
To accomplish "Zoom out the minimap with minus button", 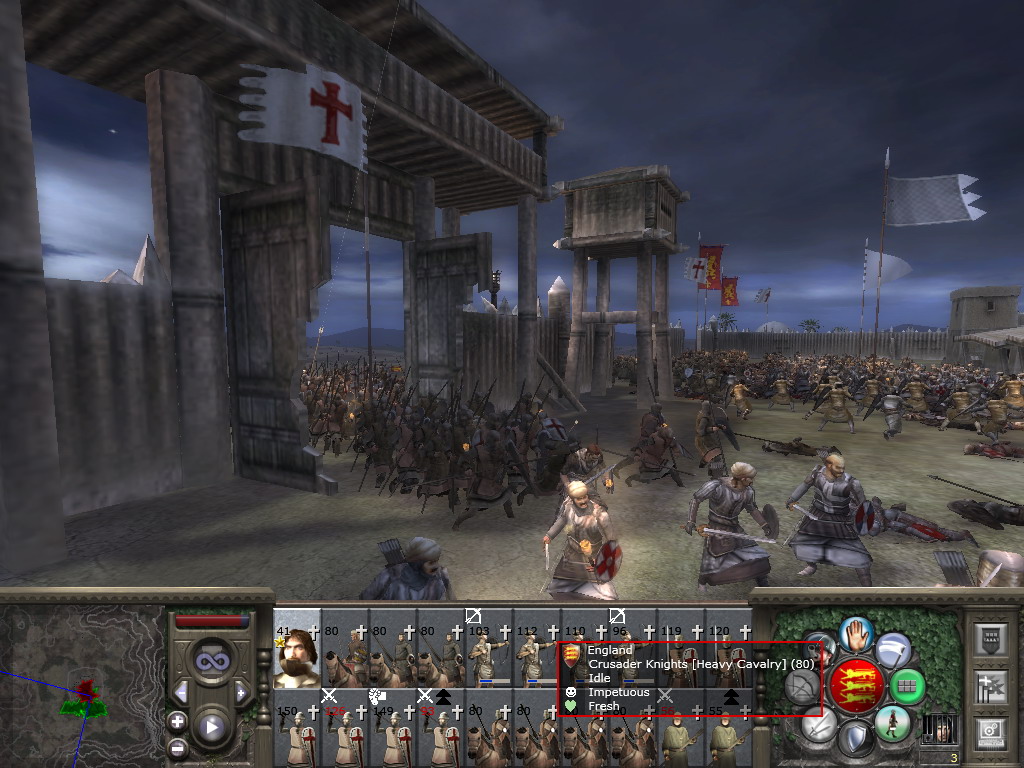I will (x=177, y=748).
